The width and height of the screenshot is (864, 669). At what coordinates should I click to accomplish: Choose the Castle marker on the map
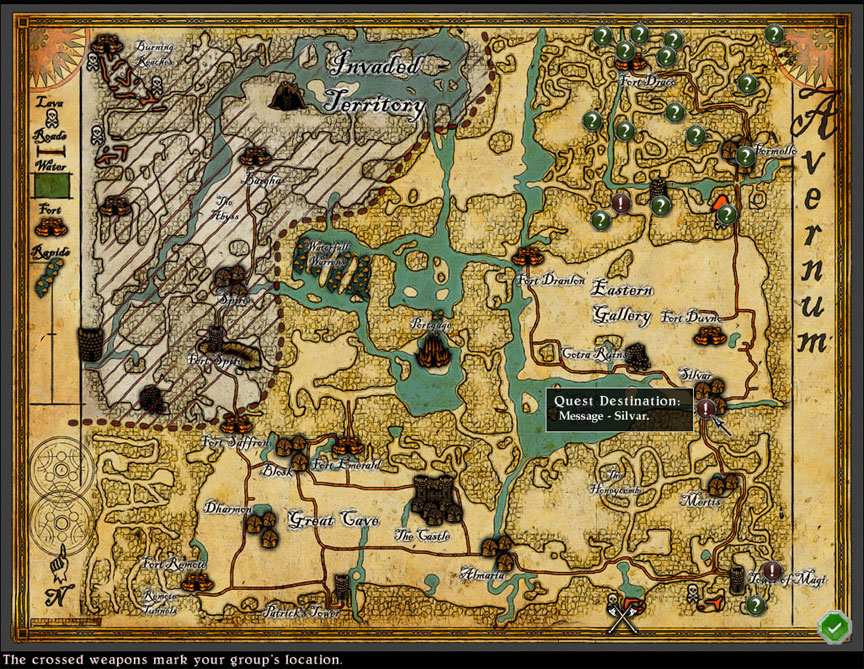(434, 496)
